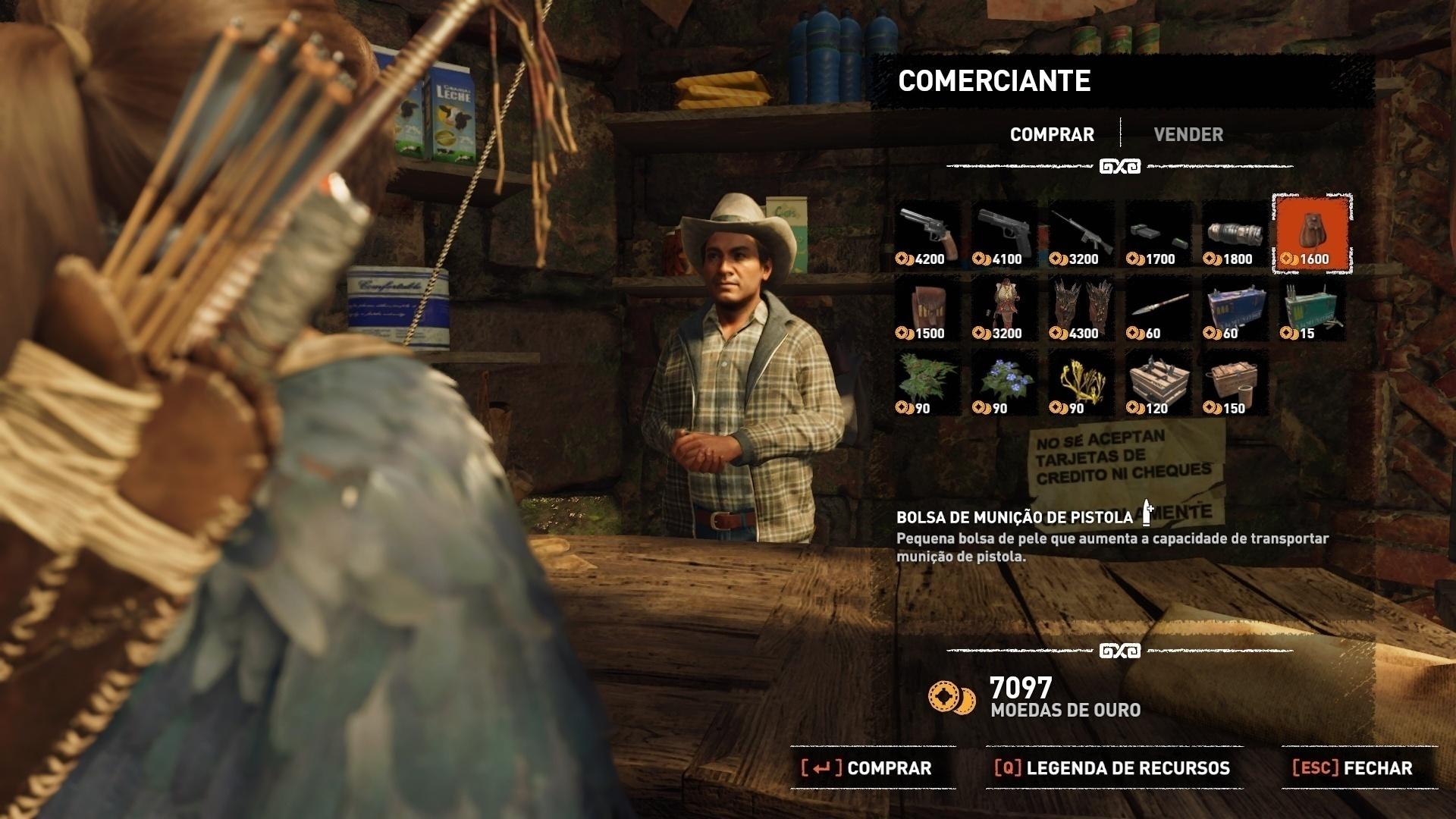The image size is (1456, 819).
Task: Select the revolver priced at 4200 coins
Action: (x=925, y=231)
